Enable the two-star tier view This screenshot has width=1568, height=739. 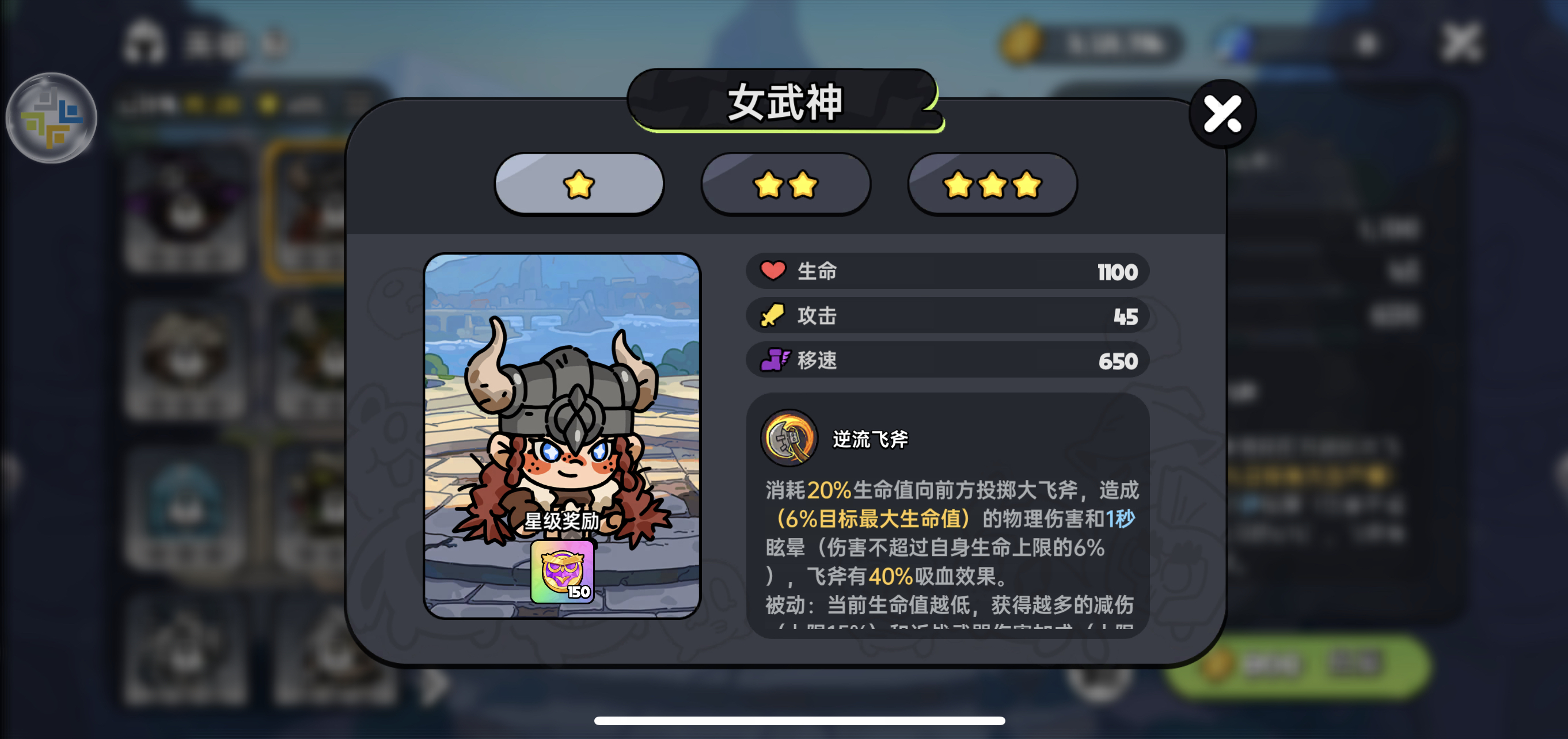pos(785,186)
